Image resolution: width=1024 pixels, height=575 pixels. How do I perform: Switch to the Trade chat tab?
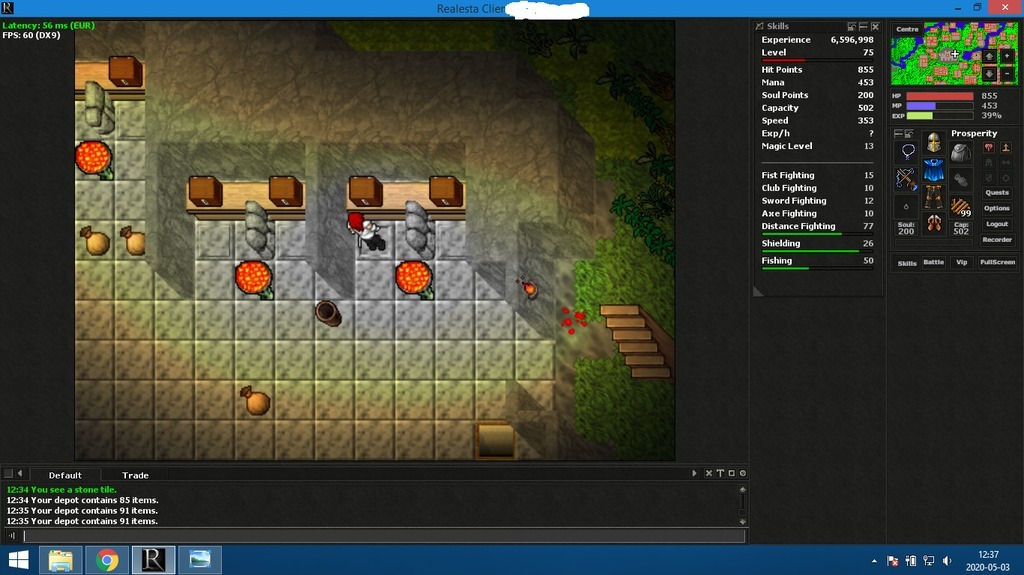135,475
